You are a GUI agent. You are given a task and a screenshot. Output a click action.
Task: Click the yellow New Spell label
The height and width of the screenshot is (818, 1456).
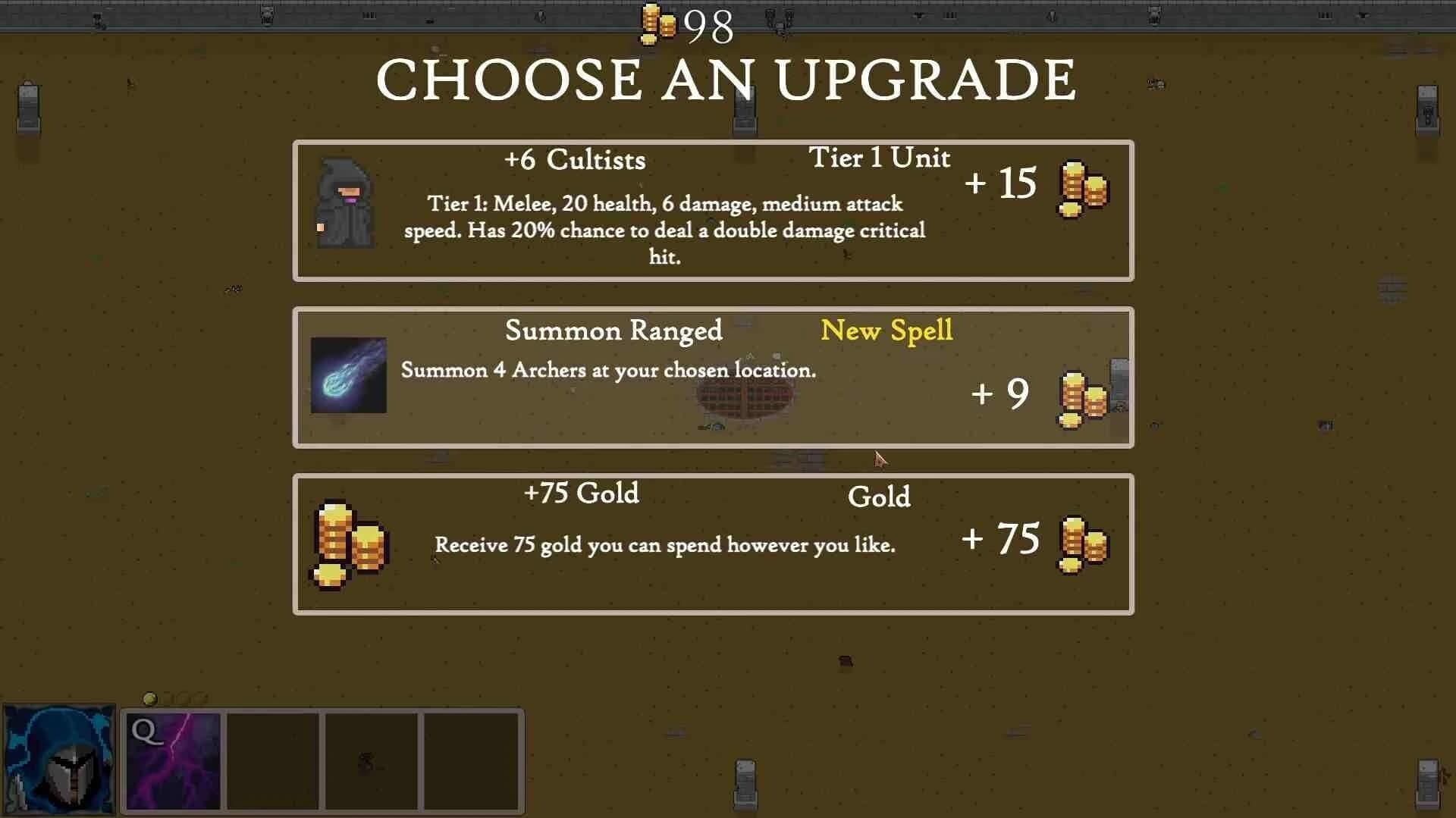pyautogui.click(x=887, y=331)
